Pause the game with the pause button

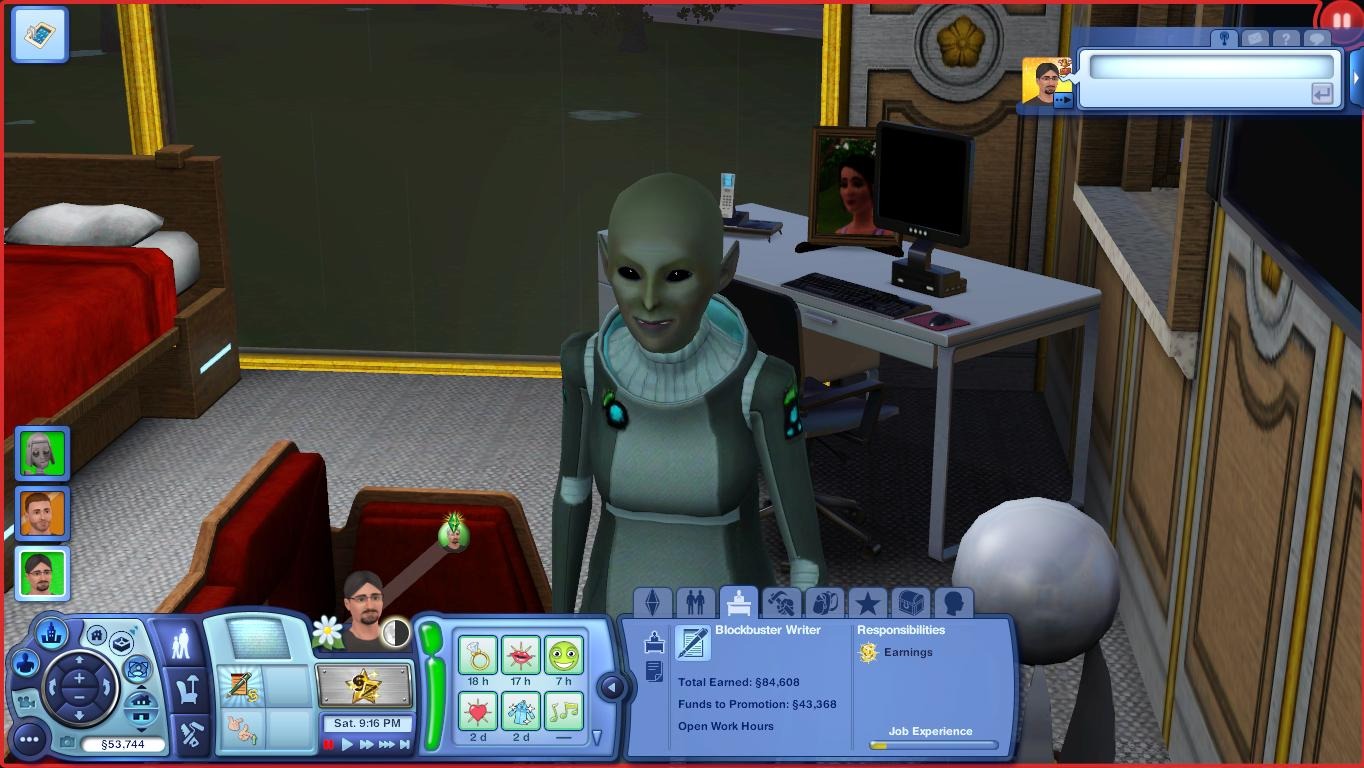click(328, 744)
